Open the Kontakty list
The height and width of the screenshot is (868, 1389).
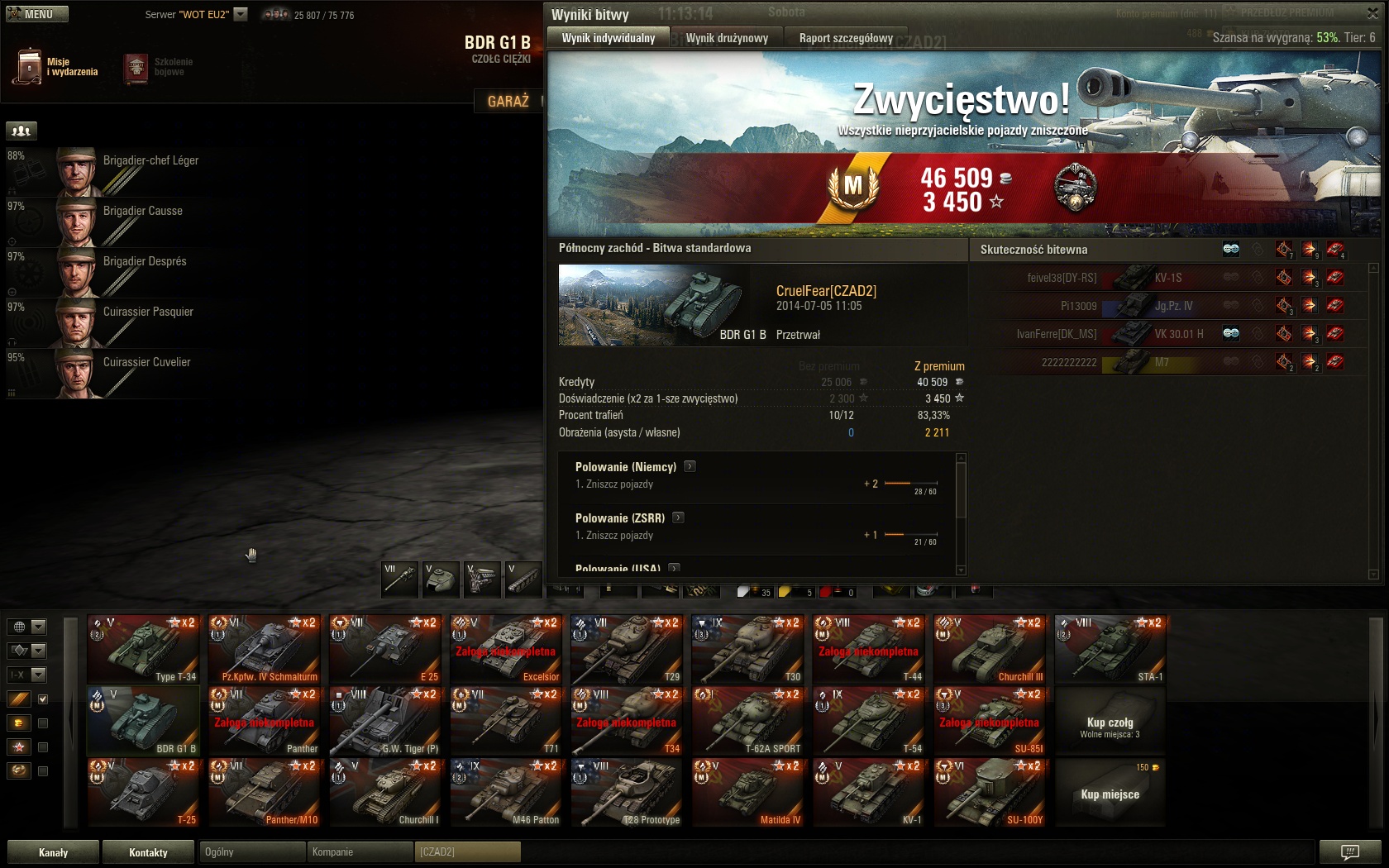(x=148, y=852)
